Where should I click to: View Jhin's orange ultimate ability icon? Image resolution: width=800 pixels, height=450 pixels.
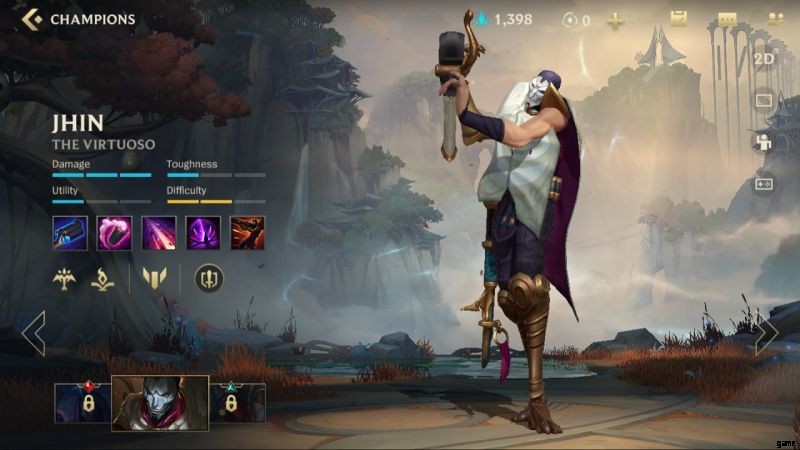coord(247,233)
